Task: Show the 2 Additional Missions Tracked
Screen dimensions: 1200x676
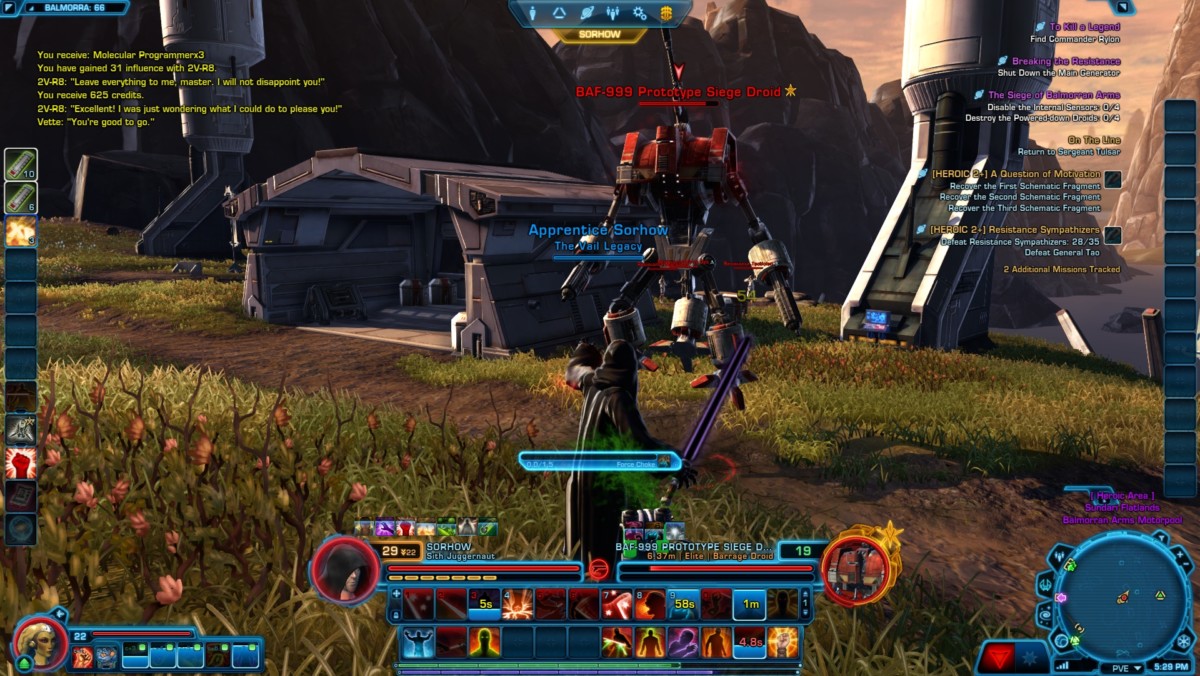Action: coord(1062,269)
